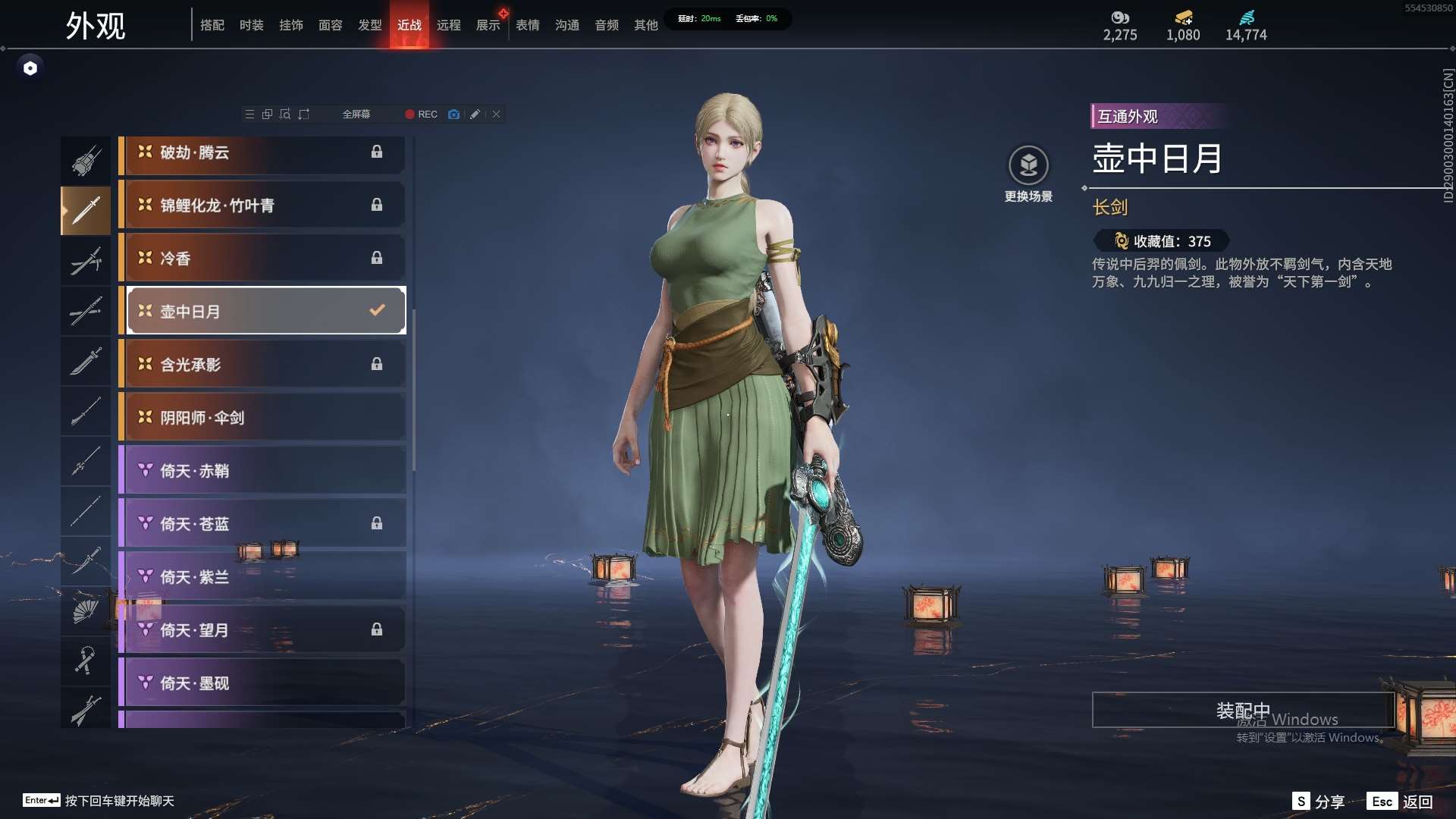Pick 倚天·紫兰 from the list
1456x819 pixels.
[x=262, y=577]
